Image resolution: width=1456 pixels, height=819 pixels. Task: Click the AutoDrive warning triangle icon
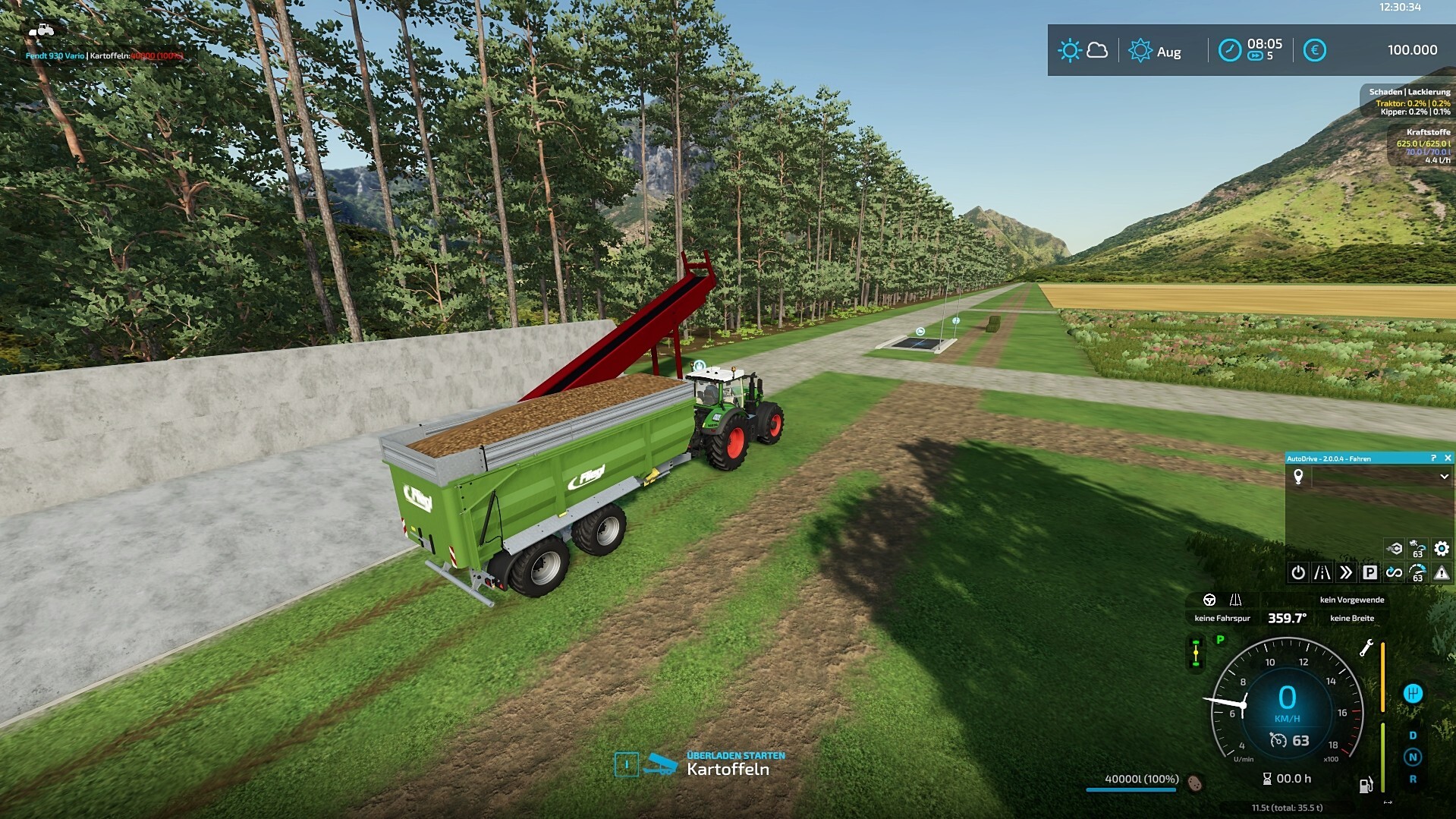click(1442, 572)
